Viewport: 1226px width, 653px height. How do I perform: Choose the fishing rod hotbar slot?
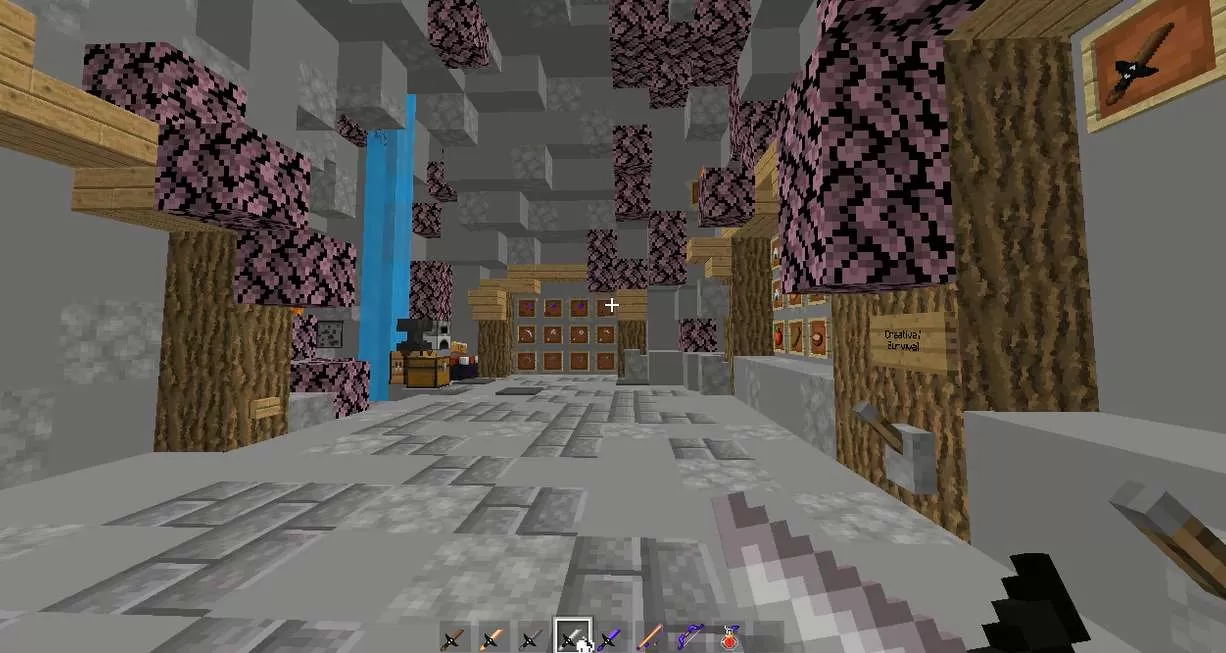click(649, 638)
